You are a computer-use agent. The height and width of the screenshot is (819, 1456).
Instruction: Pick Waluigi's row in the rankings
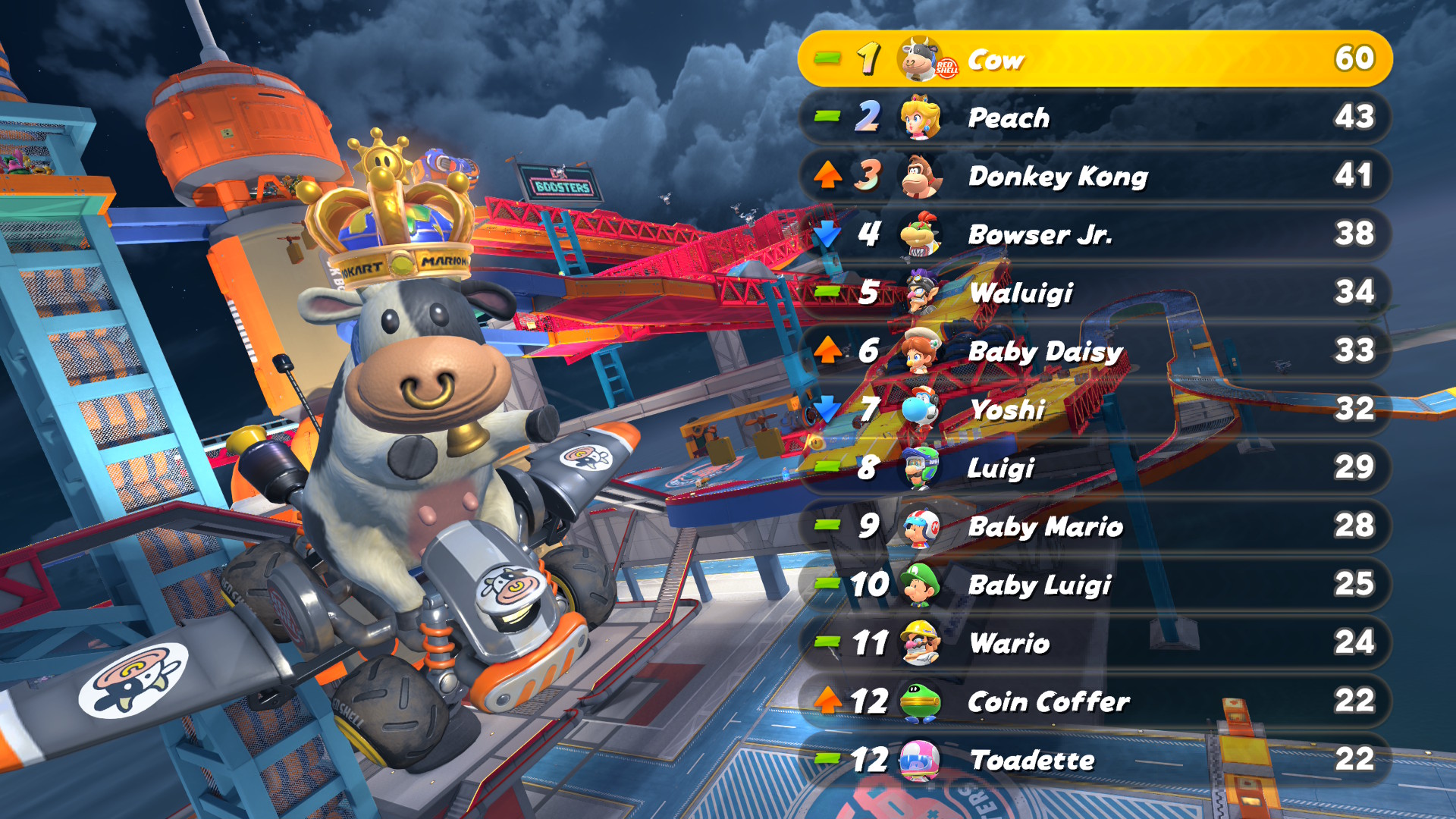[x=1095, y=293]
